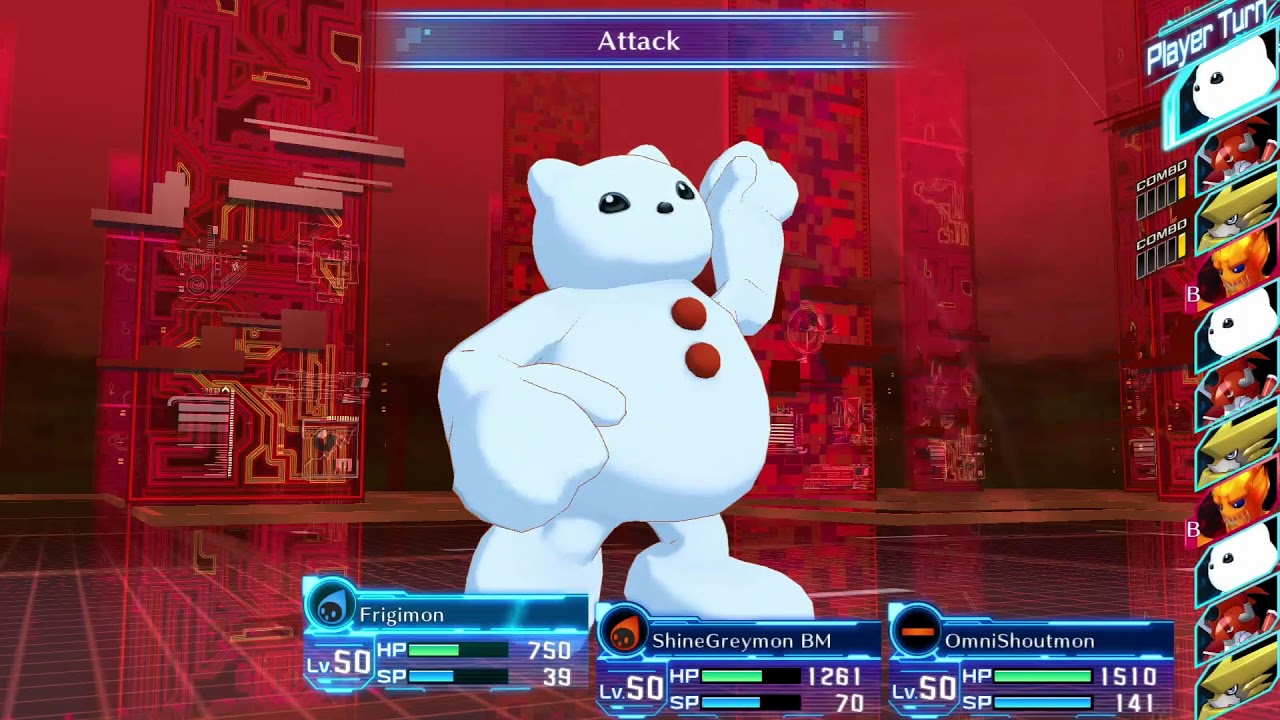The height and width of the screenshot is (720, 1280).
Task: Click ShineGreymon BM's orange attribute icon
Action: point(623,632)
